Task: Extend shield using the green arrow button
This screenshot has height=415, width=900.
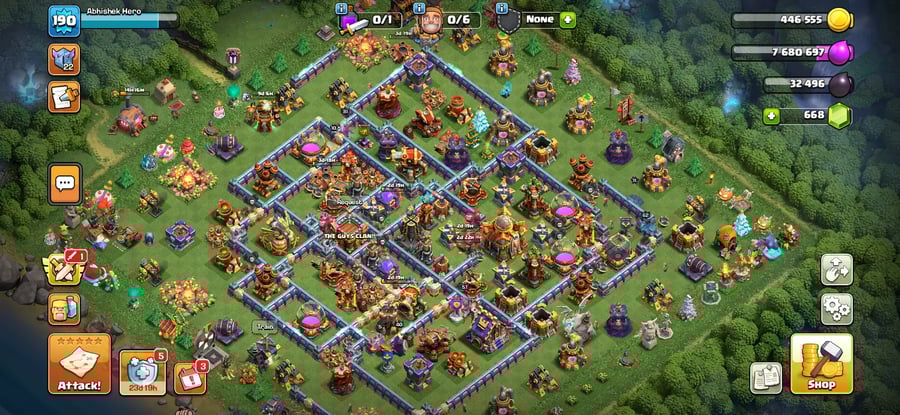Action: click(568, 19)
